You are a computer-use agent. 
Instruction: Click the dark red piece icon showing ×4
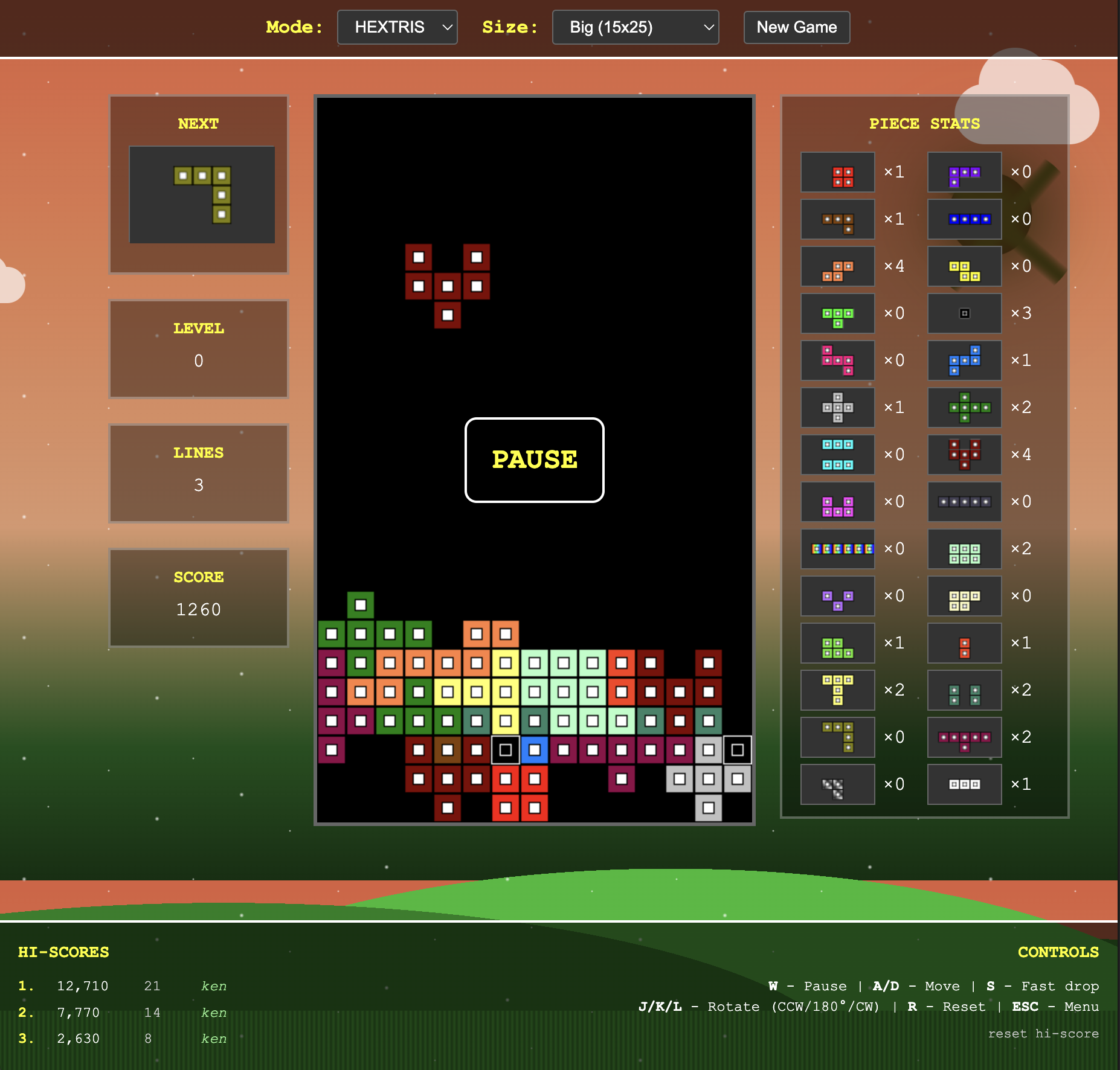pos(965,455)
